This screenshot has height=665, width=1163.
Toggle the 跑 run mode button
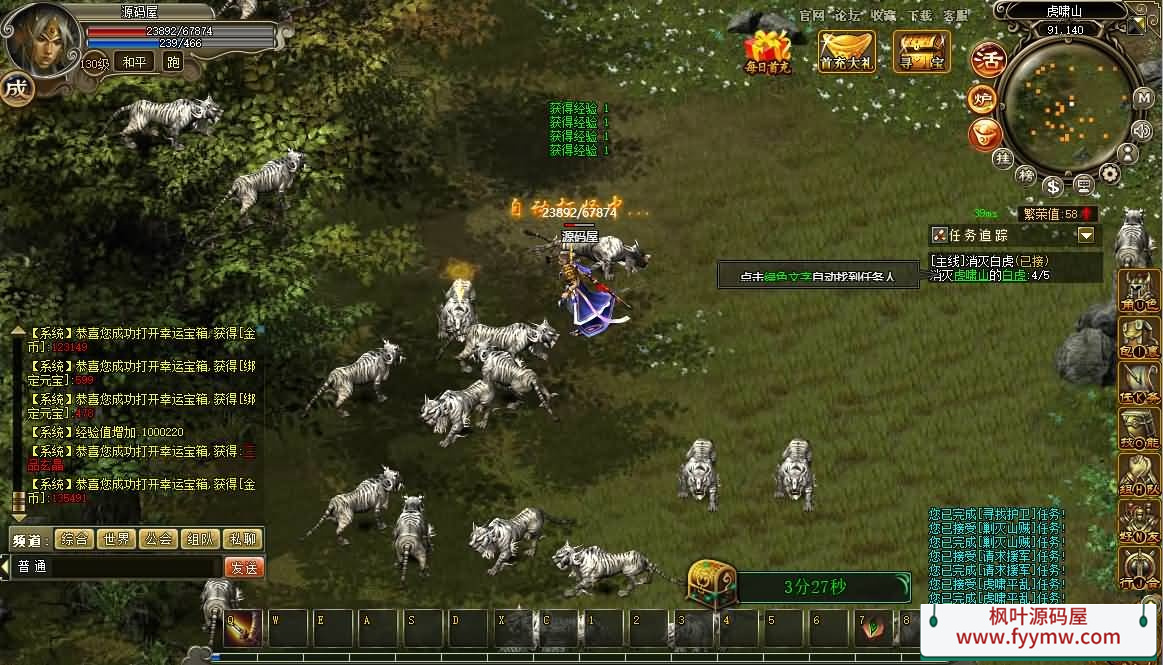click(173, 62)
